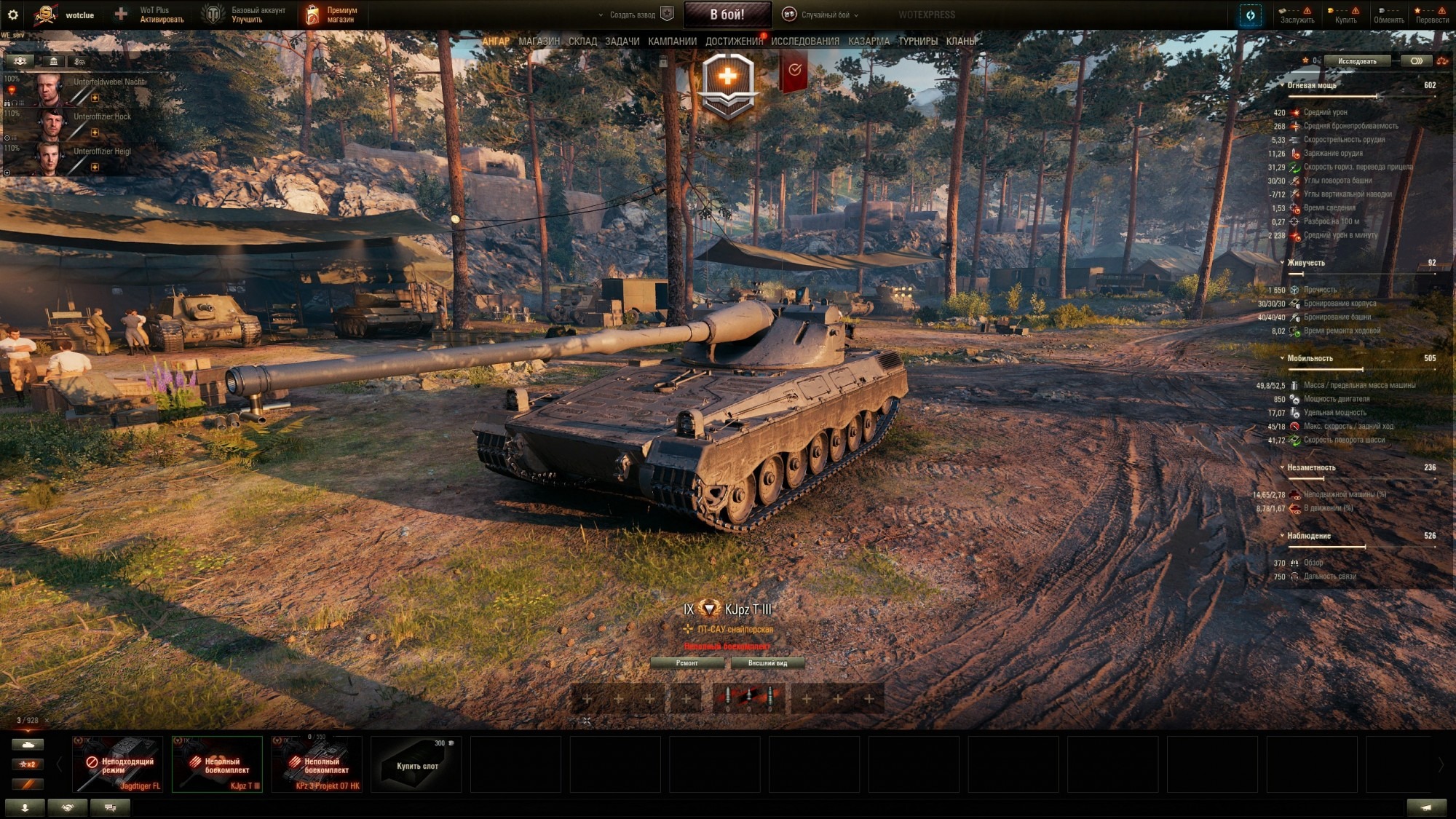1456x819 pixels.
Task: Open the Случайный бой mode dropdown
Action: [821, 14]
